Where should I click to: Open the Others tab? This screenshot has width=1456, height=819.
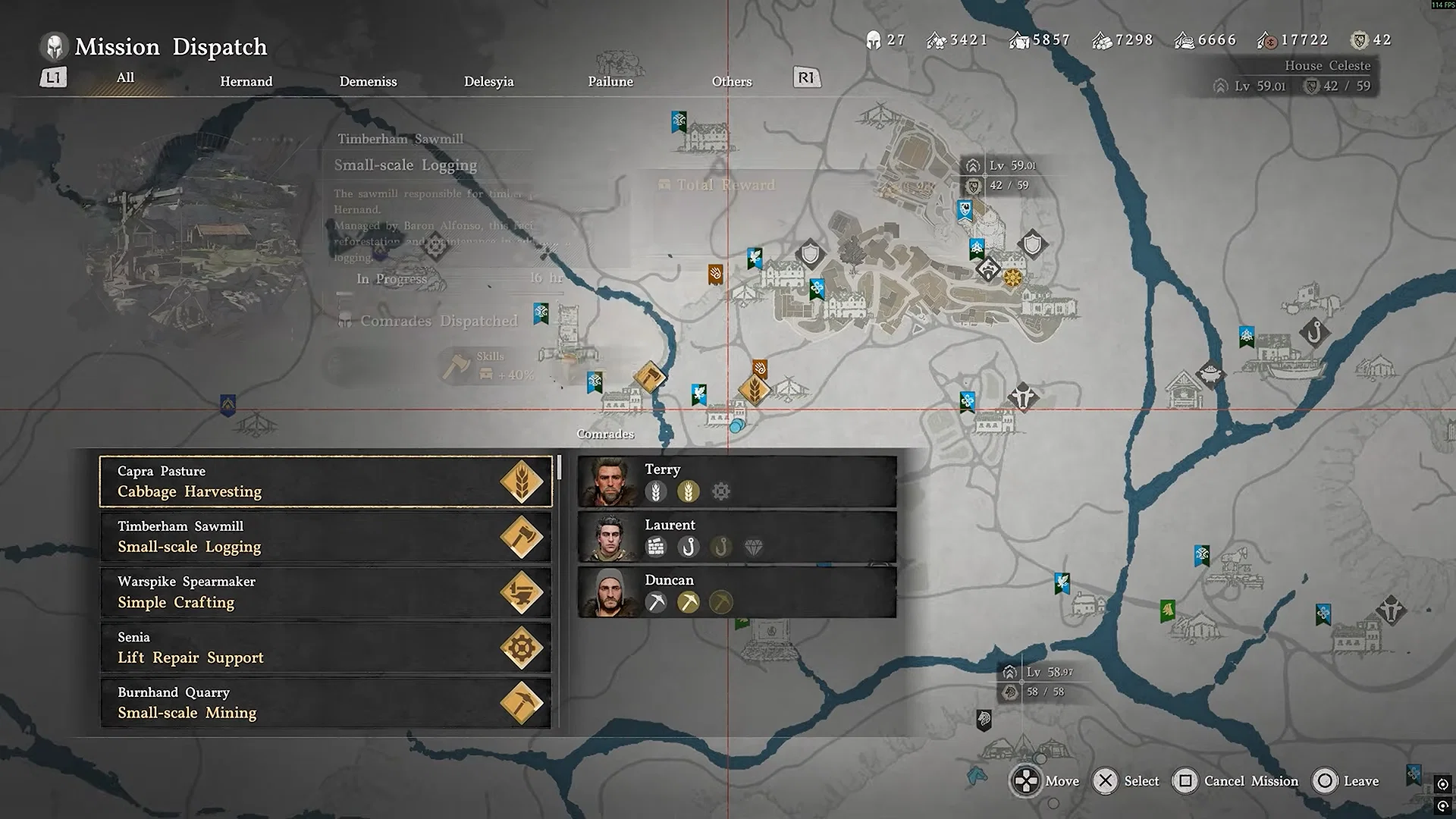[731, 81]
